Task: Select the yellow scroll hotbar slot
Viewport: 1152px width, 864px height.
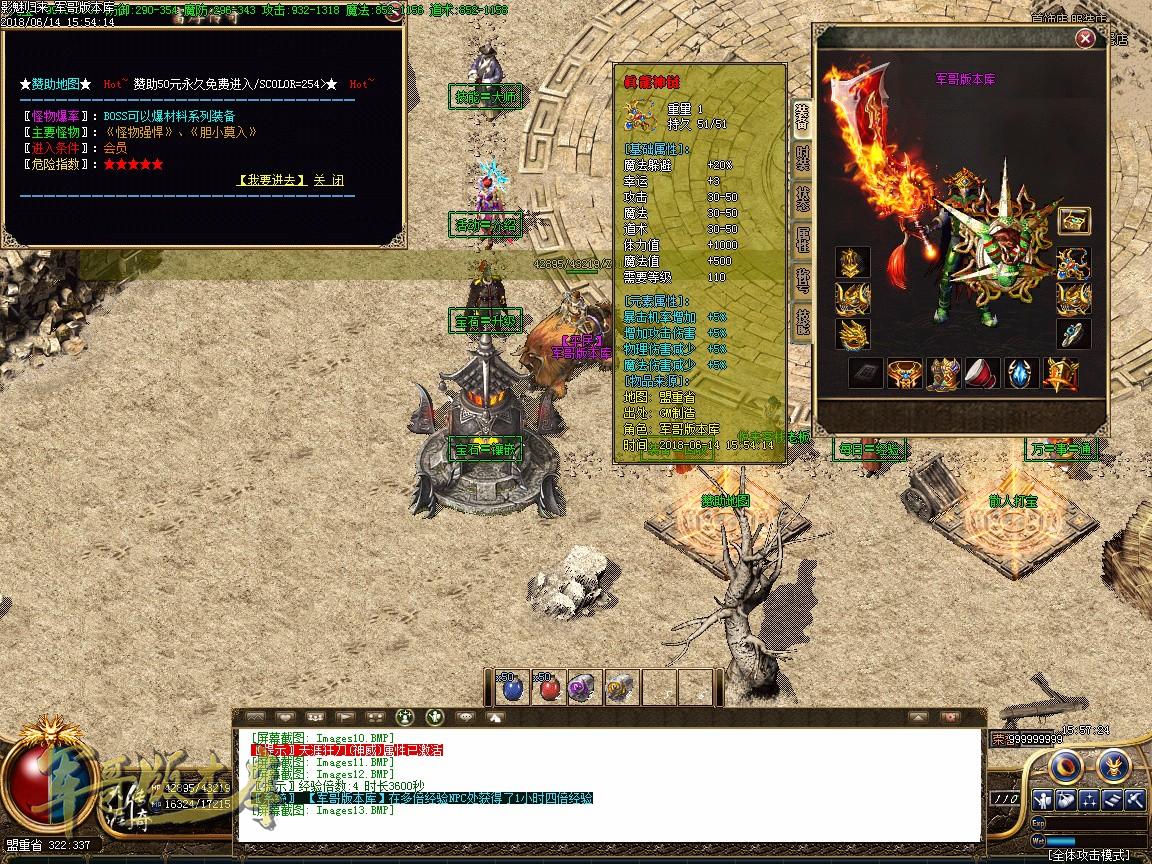Action: pyautogui.click(x=620, y=687)
